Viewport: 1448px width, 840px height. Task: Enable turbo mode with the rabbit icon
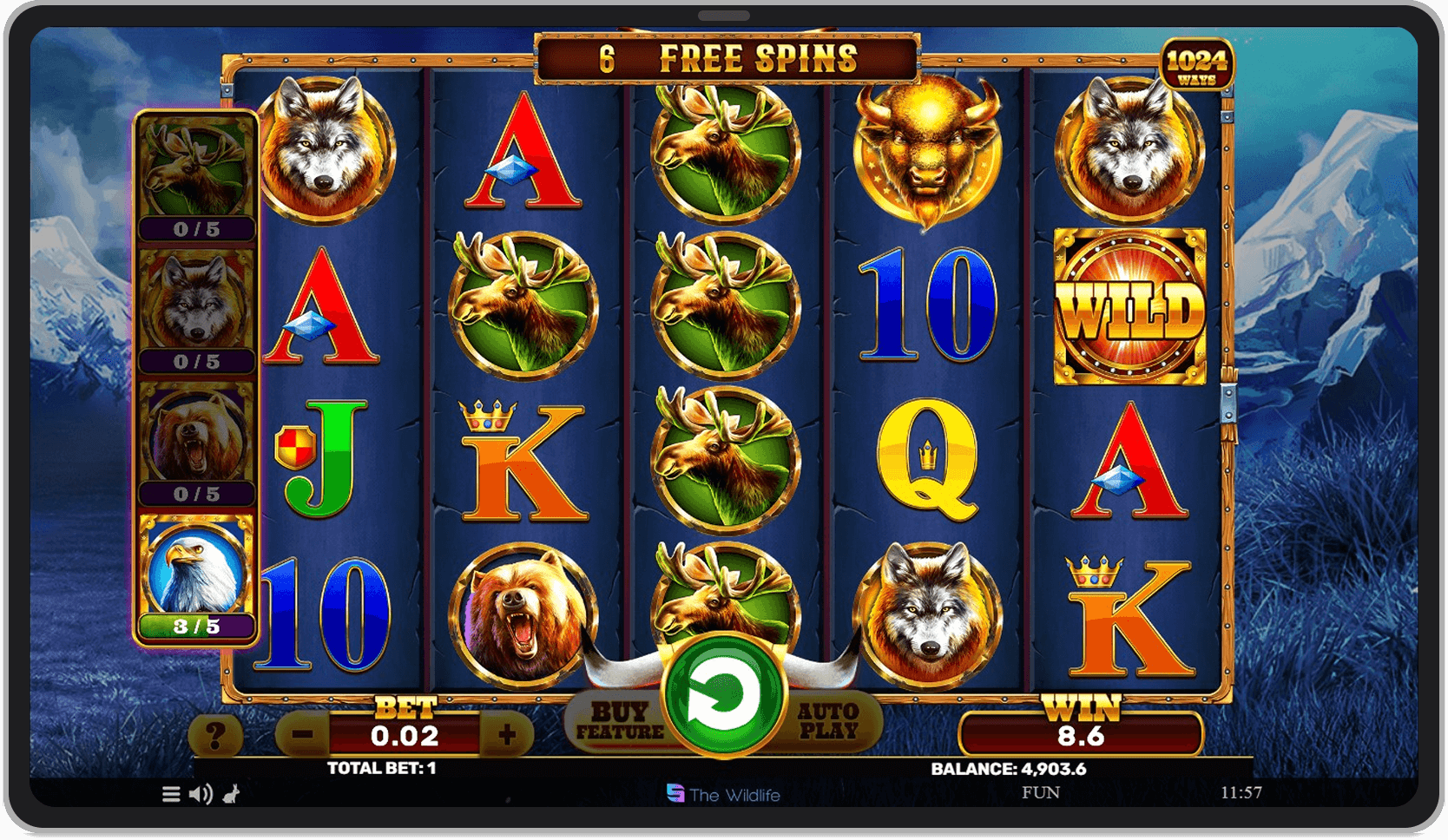point(230,794)
